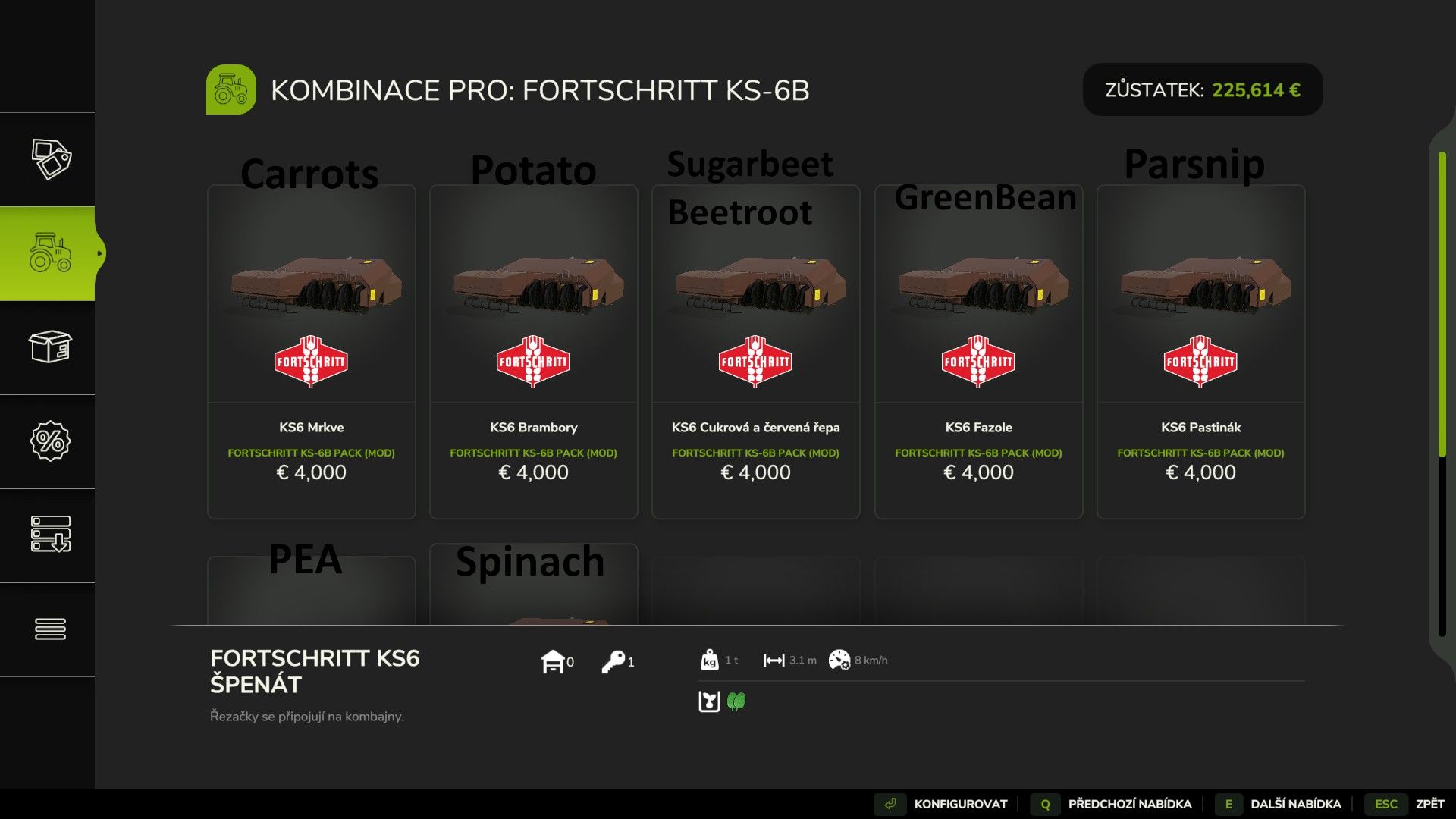1456x819 pixels.
Task: Switch to the tractor vehicles sidebar tab
Action: coord(50,253)
